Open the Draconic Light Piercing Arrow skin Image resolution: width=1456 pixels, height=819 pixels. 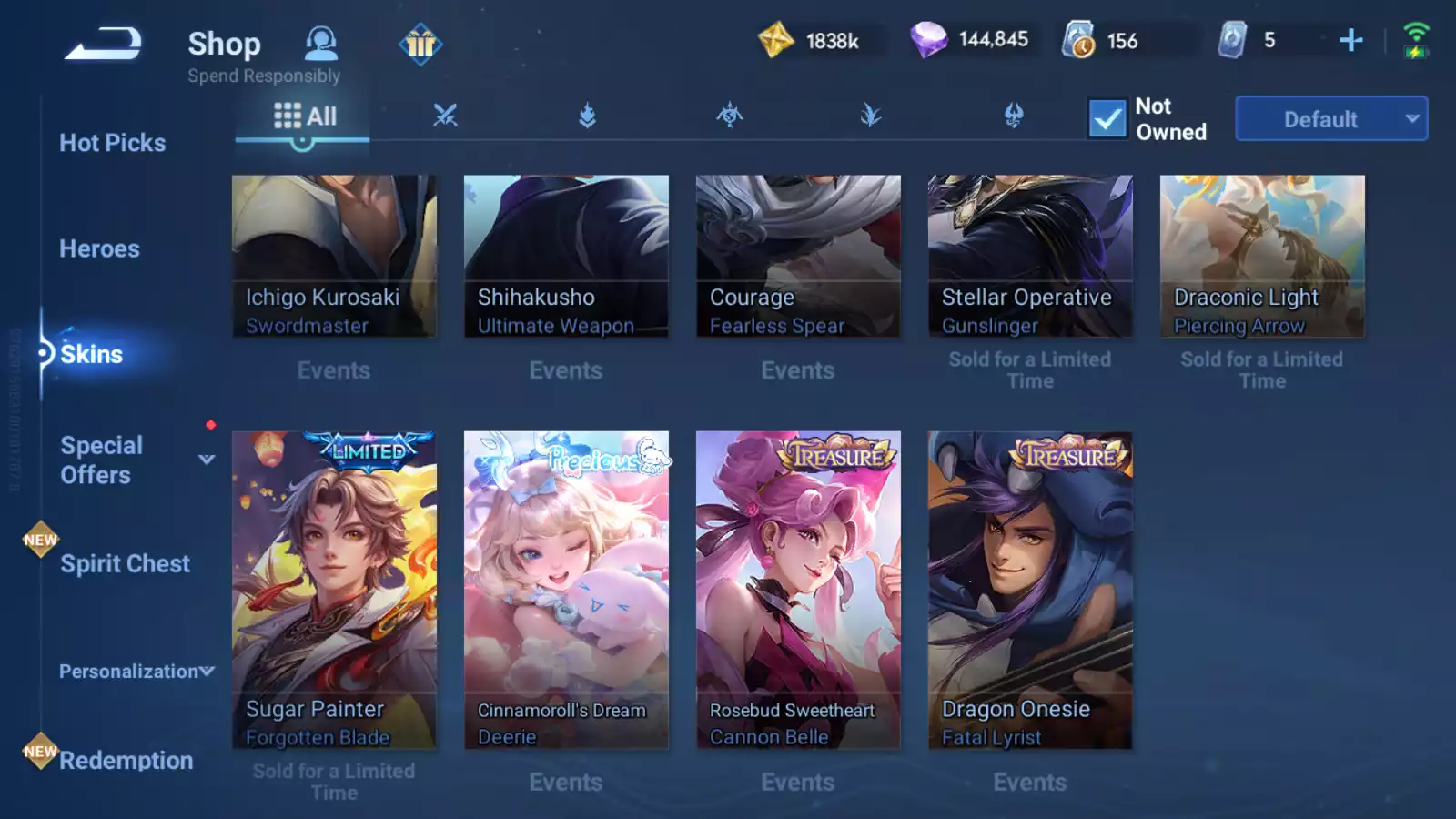tap(1262, 256)
